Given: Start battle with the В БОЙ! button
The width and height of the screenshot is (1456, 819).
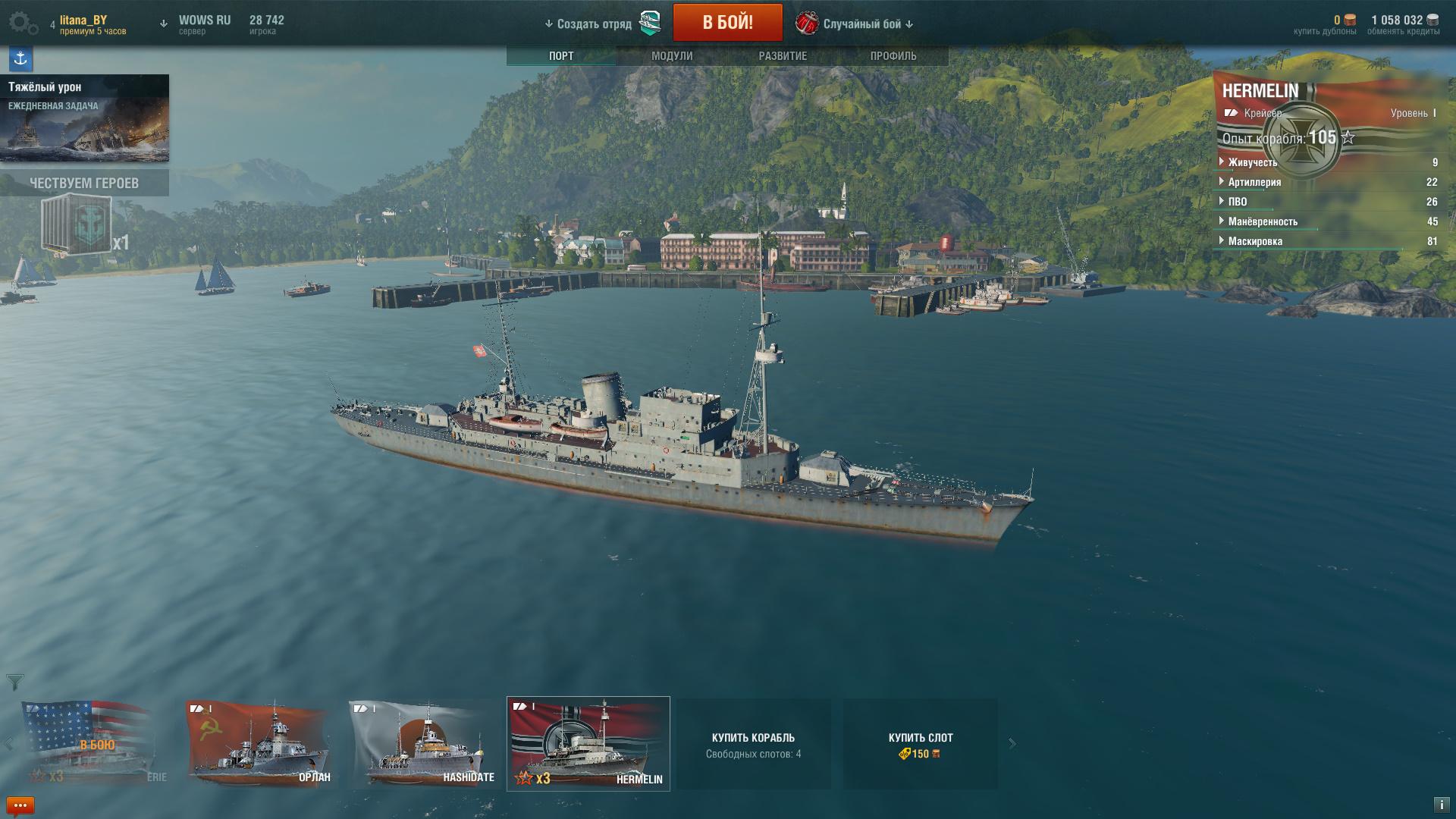Looking at the screenshot, I should coord(727,23).
